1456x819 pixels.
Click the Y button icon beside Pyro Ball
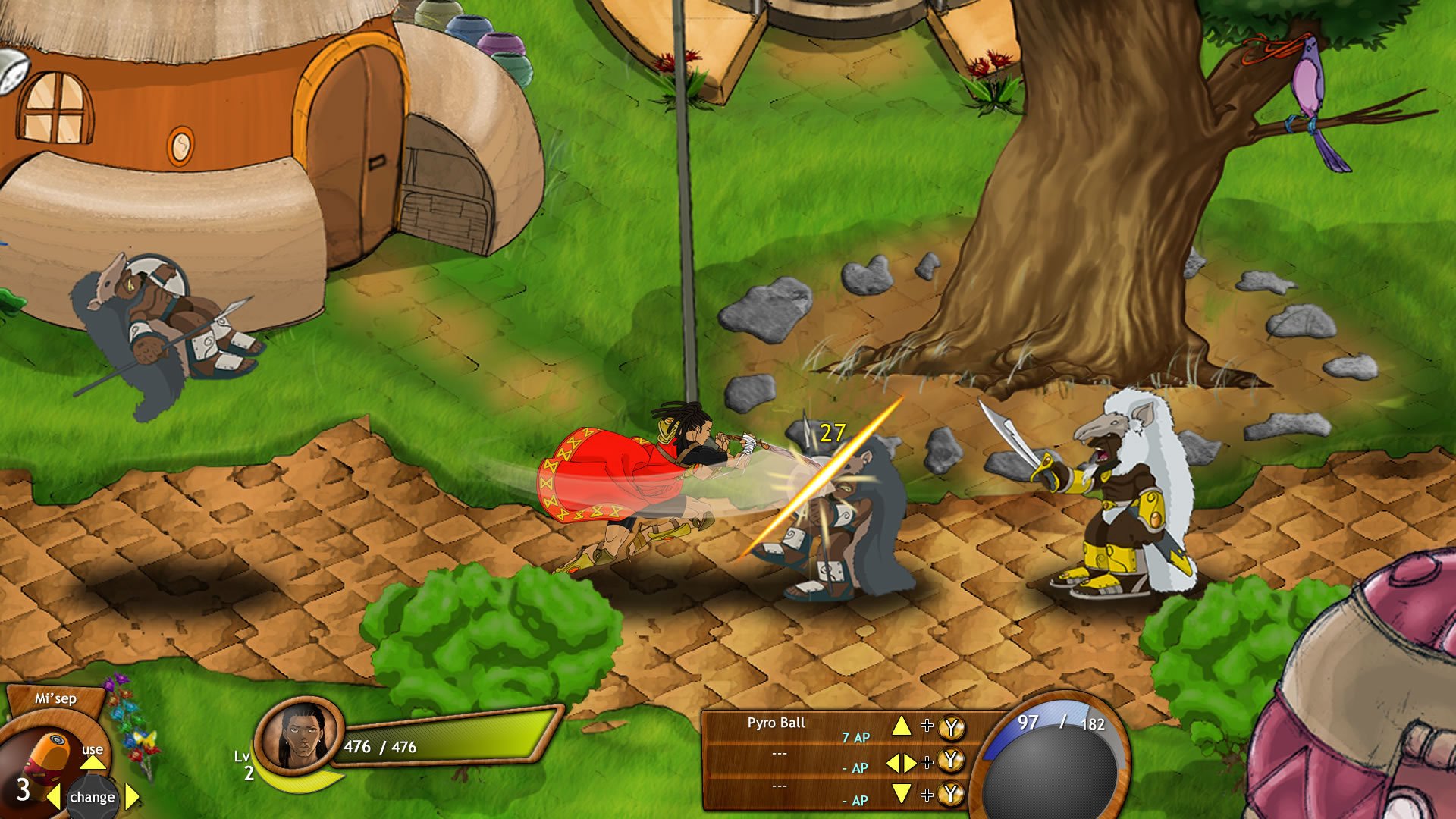coord(950,726)
